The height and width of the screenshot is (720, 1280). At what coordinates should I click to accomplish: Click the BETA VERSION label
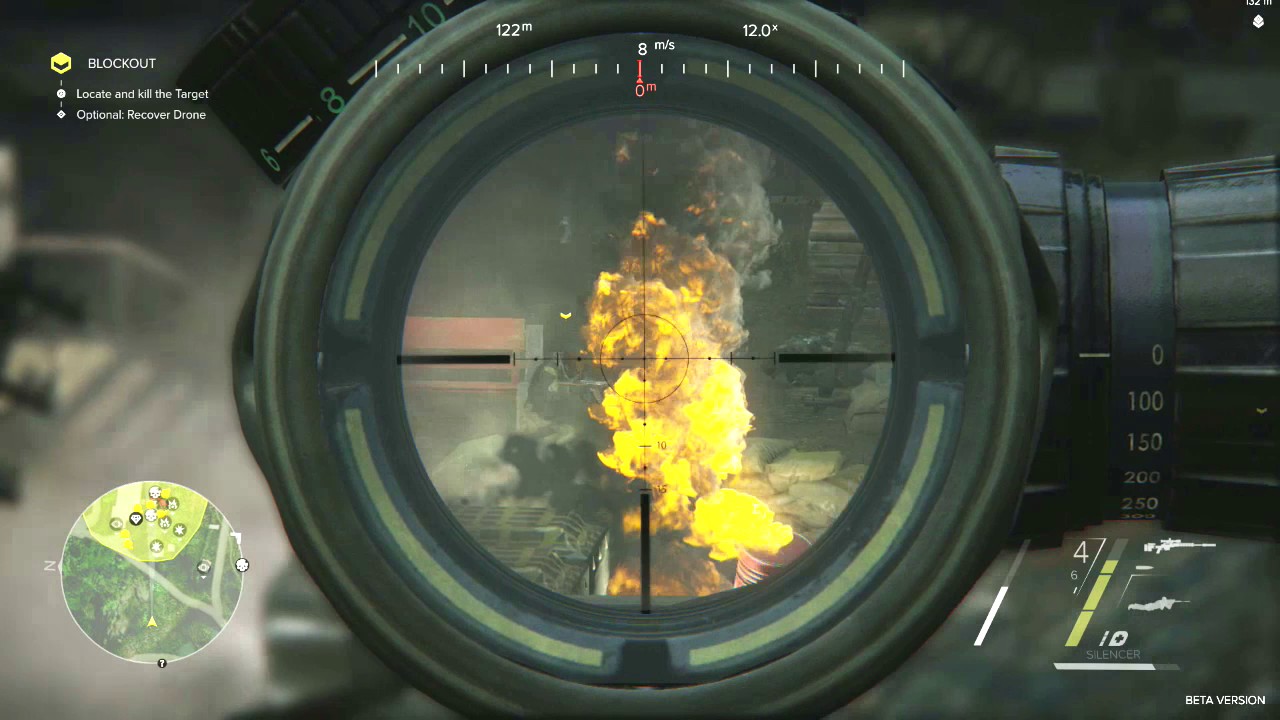click(1226, 700)
